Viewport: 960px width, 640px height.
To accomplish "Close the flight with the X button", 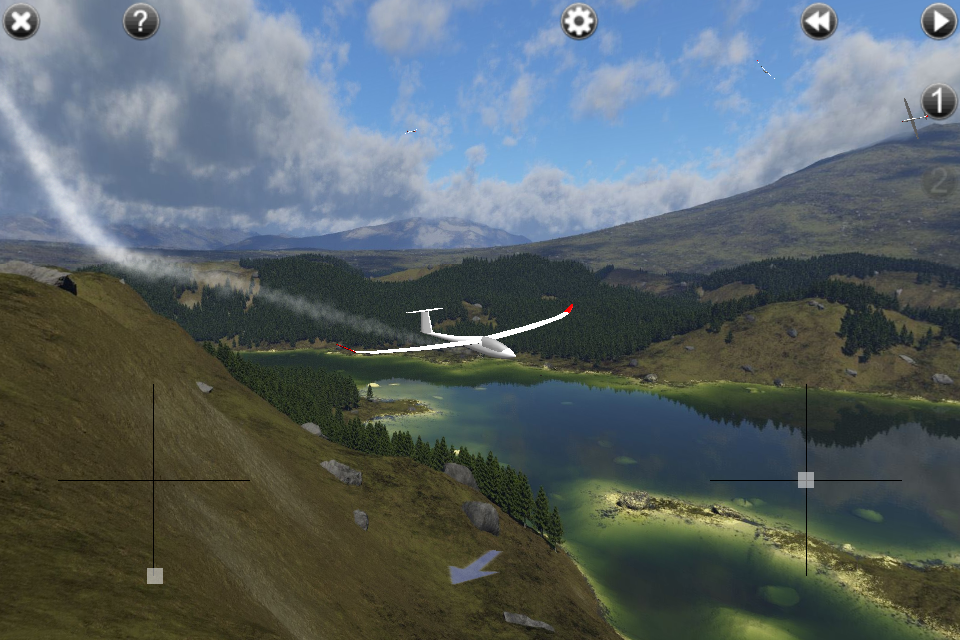I will pyautogui.click(x=21, y=21).
